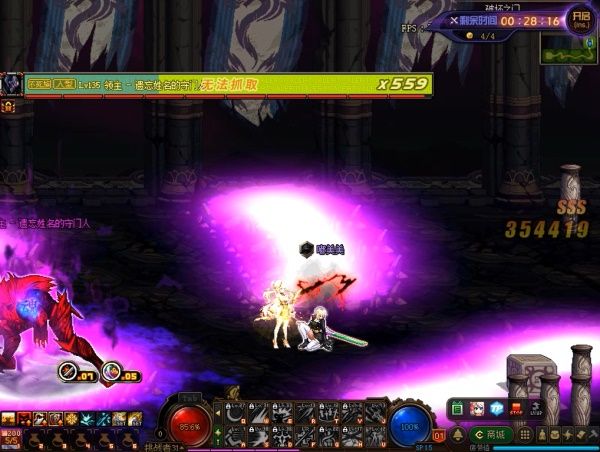Click the chibi character avatar icon
This screenshot has height=452, width=600.
[476, 408]
